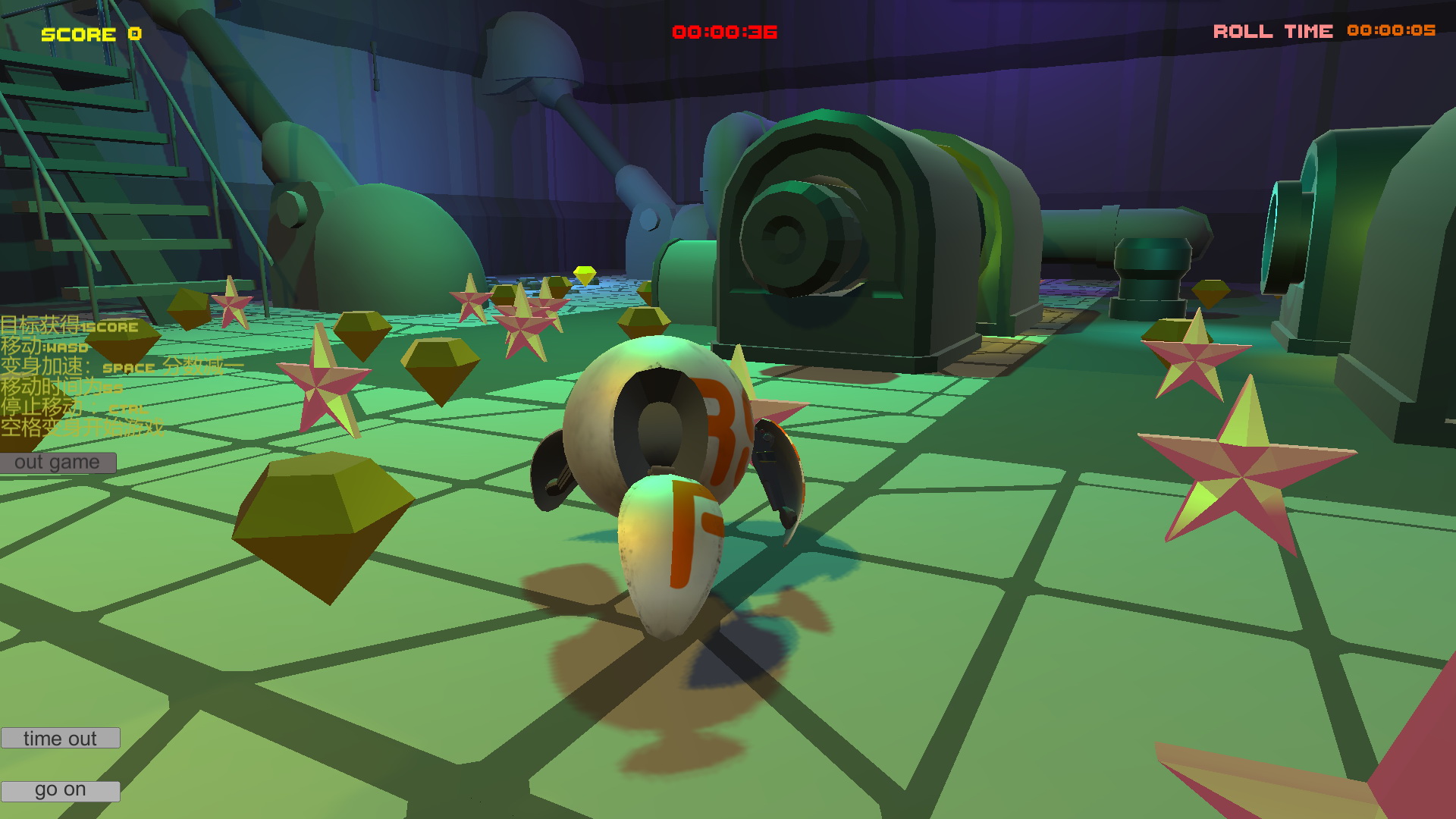The width and height of the screenshot is (1456, 819).
Task: Click the ROLL TIME label
Action: pyautogui.click(x=1272, y=32)
